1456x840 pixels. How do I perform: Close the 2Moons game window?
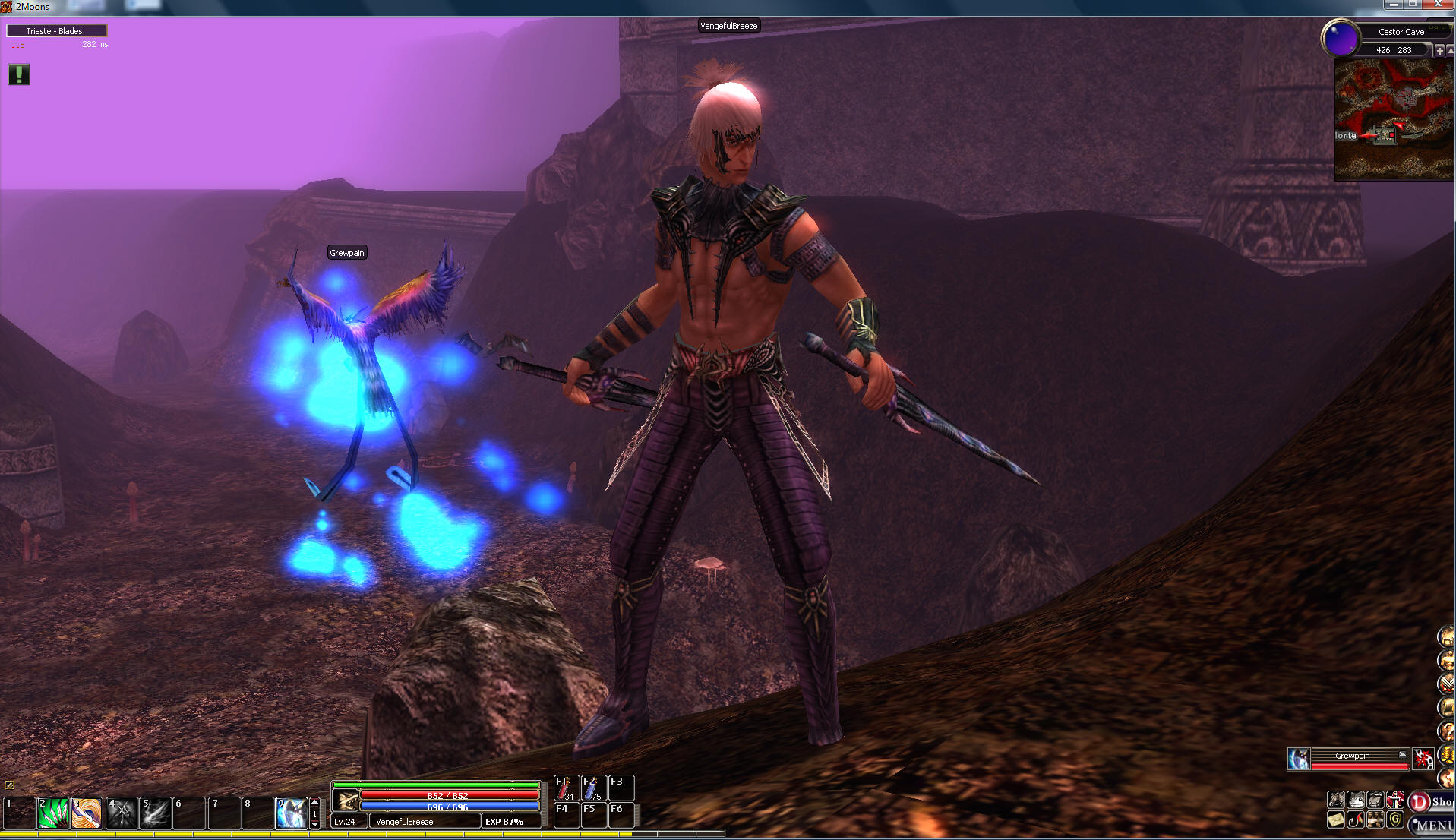click(1439, 5)
